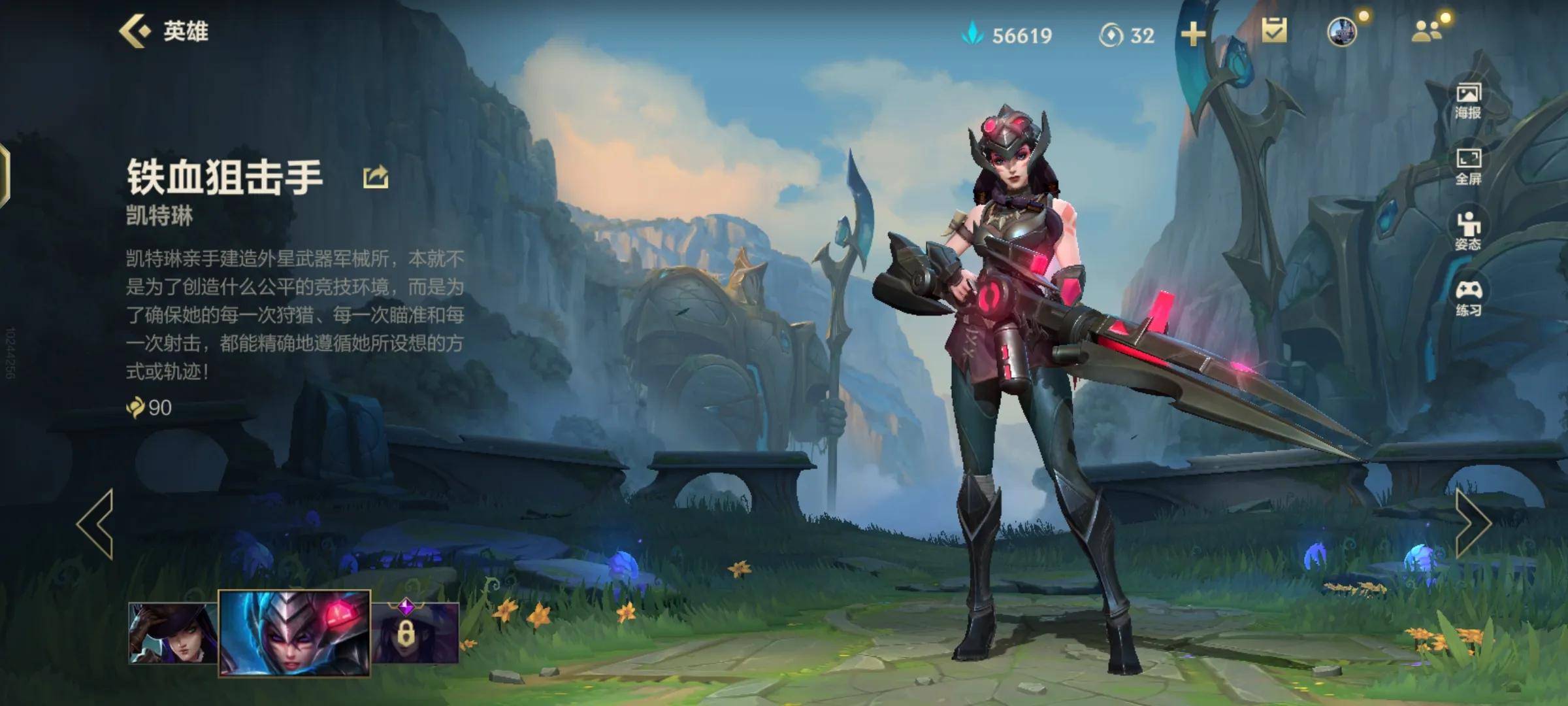Screen dimensions: 1568x706
Task: Open the friends list icon
Action: (x=1427, y=31)
